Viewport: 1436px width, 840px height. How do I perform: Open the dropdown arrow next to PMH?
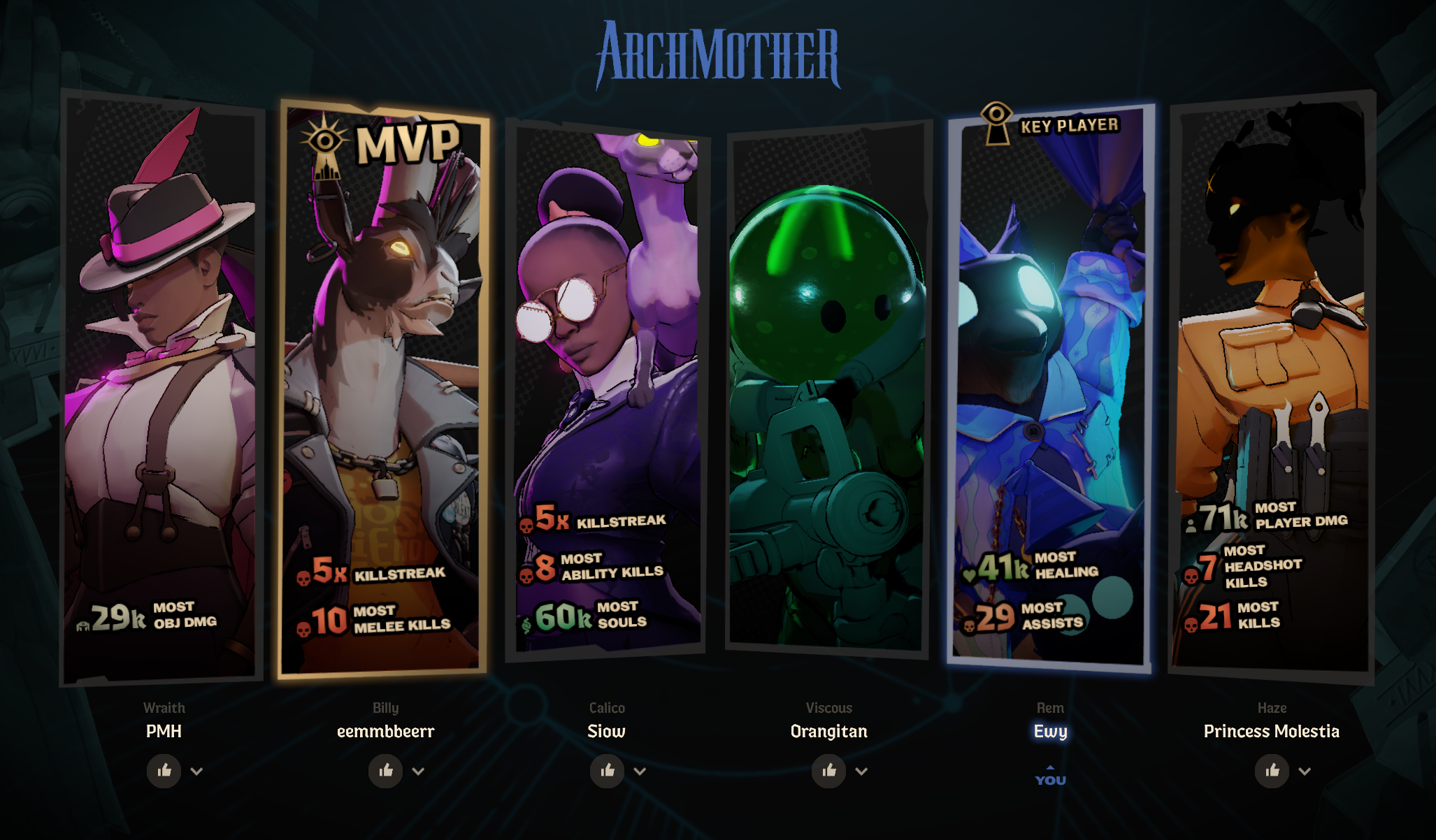tap(196, 772)
